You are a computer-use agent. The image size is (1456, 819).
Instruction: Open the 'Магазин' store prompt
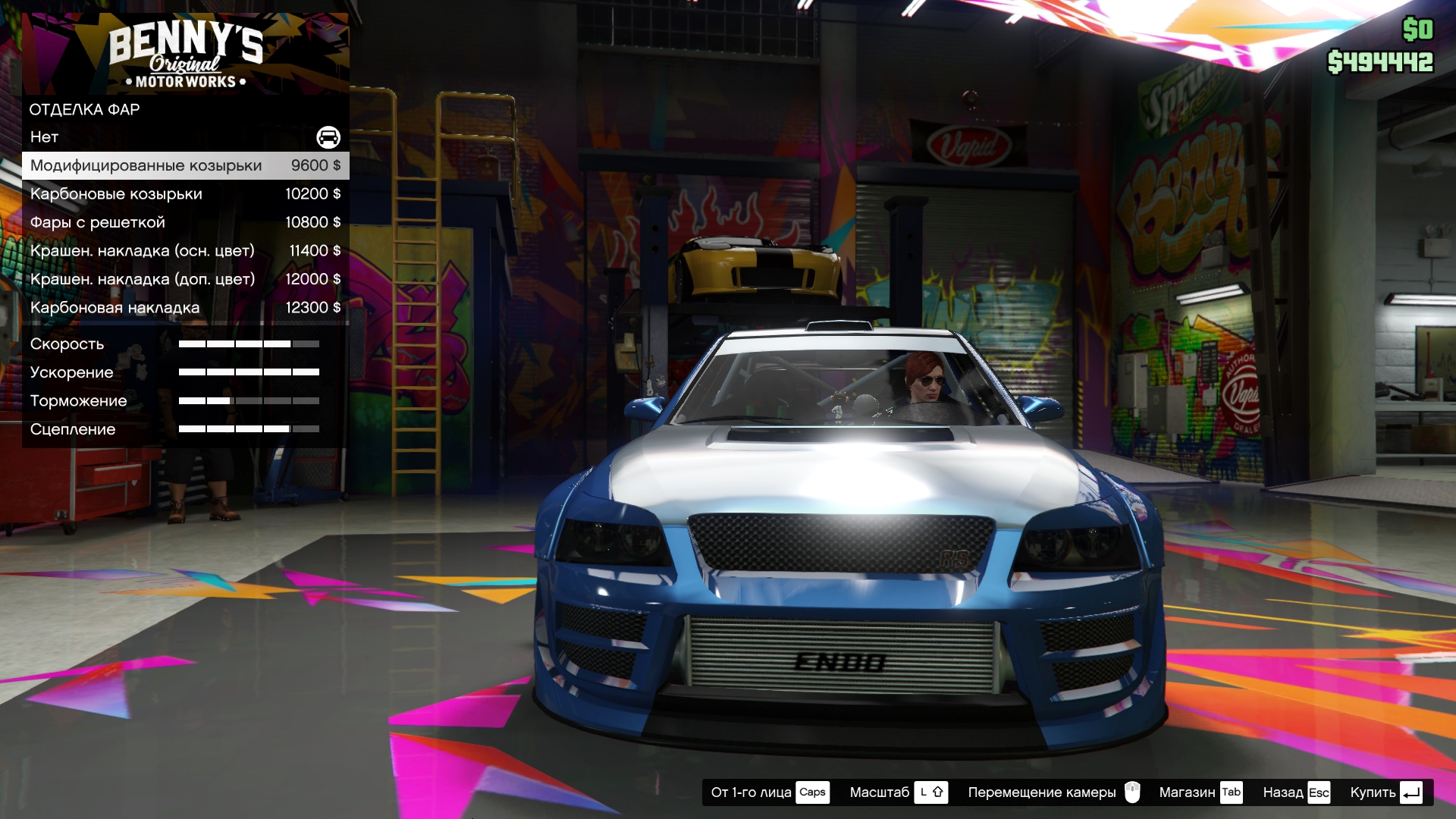[1200, 792]
